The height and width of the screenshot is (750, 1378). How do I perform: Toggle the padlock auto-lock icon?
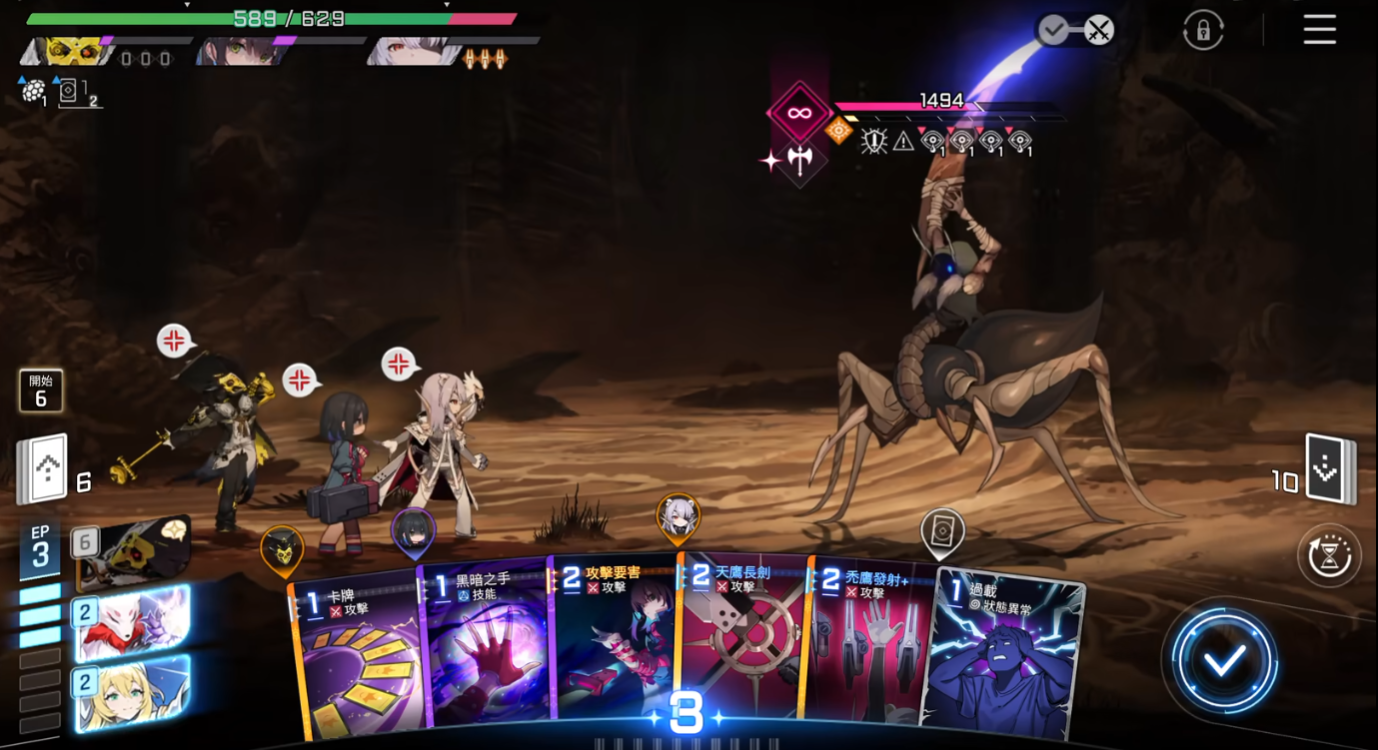click(x=1203, y=30)
